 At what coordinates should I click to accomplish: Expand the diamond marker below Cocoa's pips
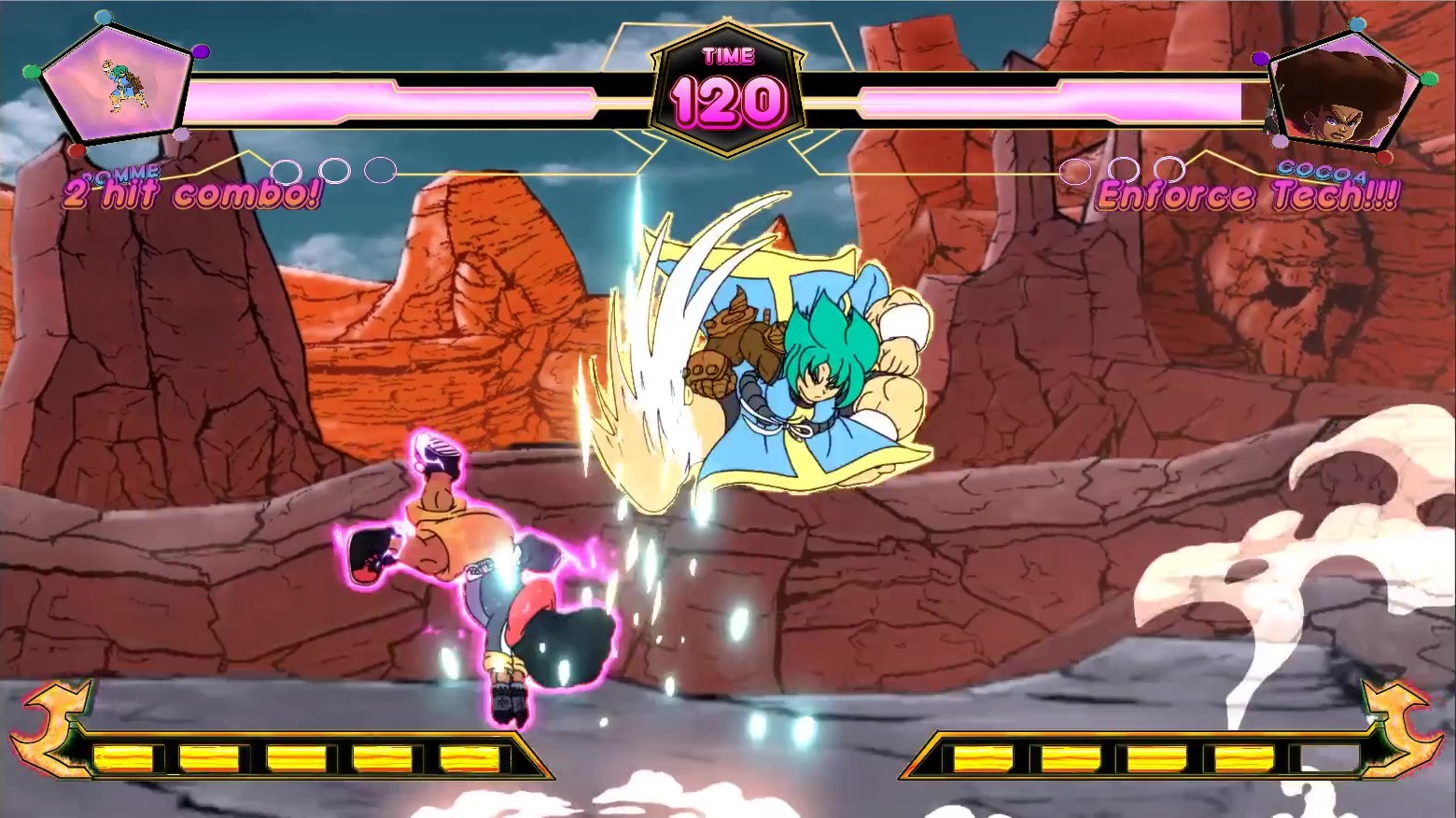(1206, 150)
